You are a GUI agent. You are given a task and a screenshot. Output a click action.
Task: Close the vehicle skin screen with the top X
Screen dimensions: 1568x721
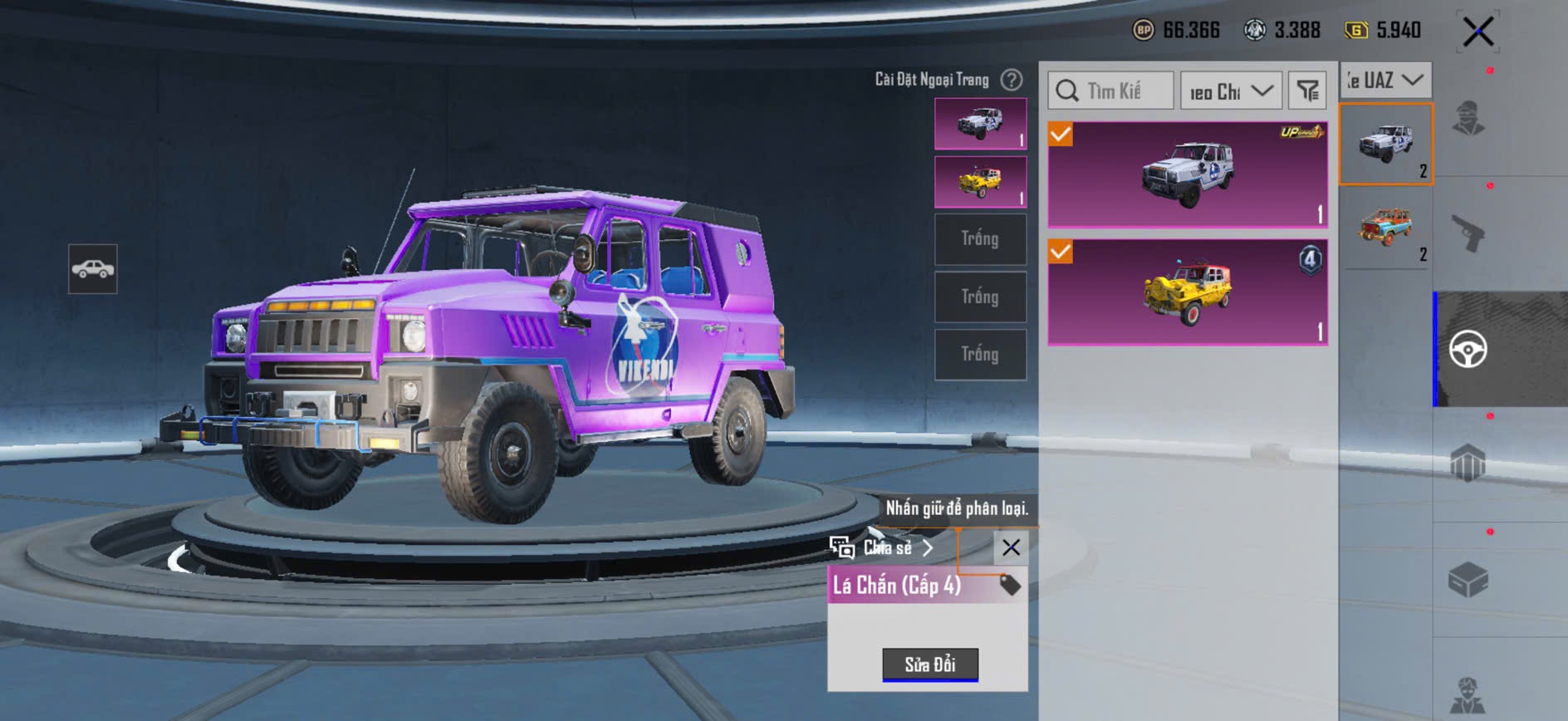(1478, 32)
